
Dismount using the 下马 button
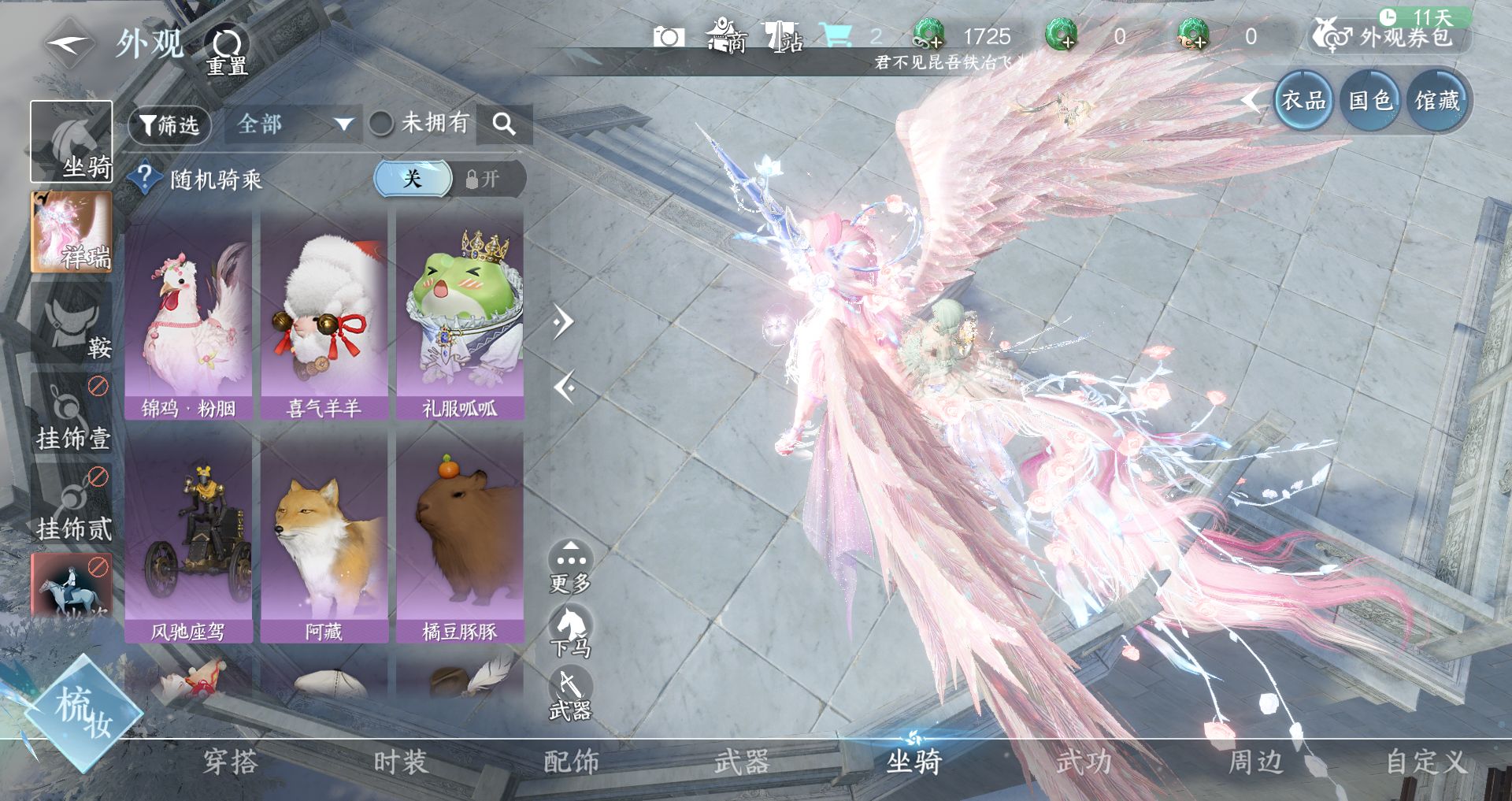[570, 632]
